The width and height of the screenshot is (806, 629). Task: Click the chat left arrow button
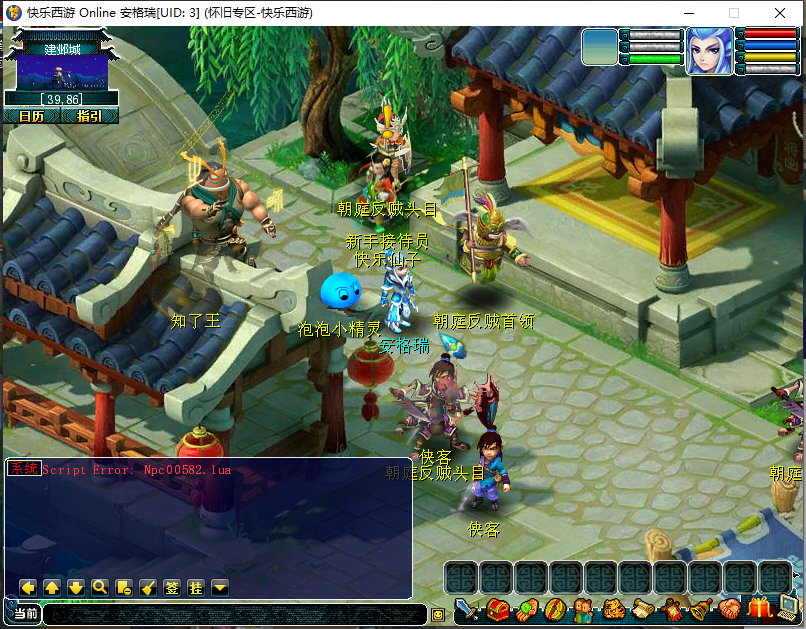[28, 587]
